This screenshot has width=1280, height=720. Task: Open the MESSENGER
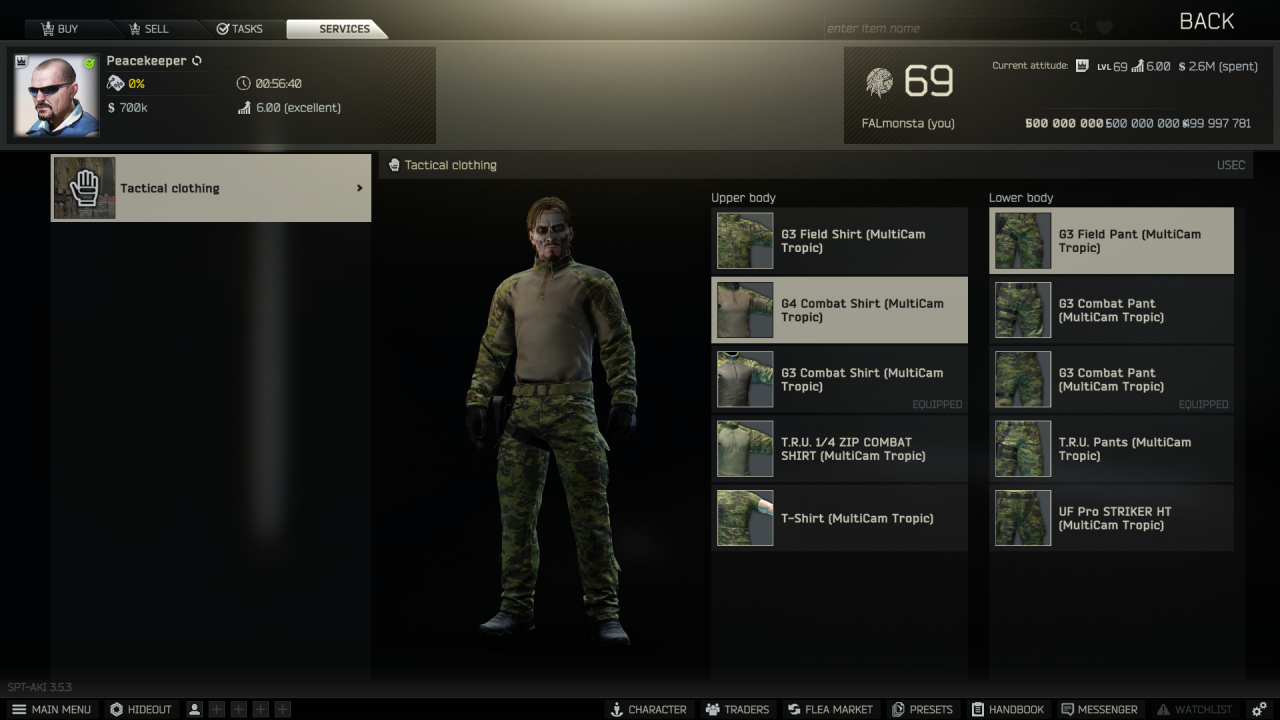[x=1099, y=709]
